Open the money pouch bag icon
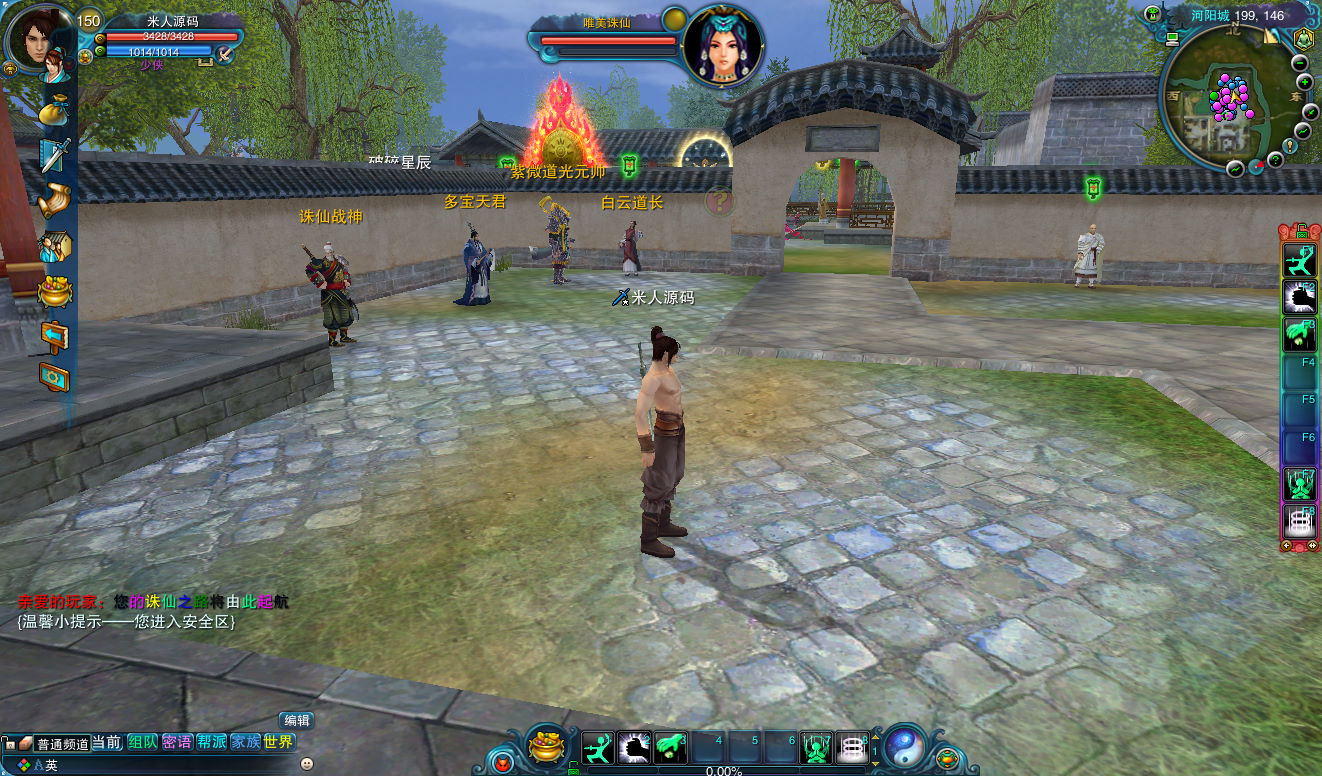 54,110
